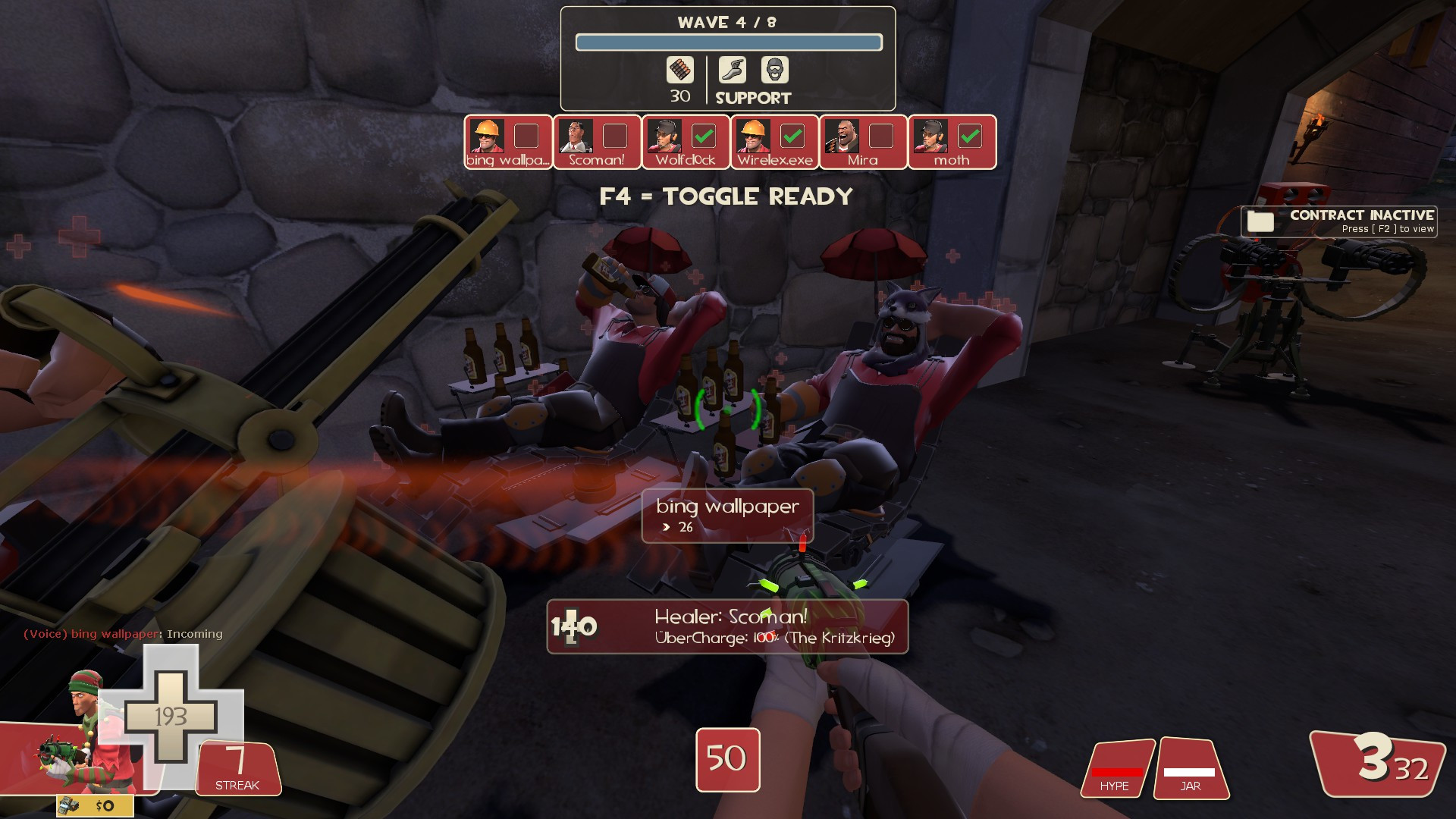
Task: Click the Wave 4/8 header panel
Action: pyautogui.click(x=728, y=22)
